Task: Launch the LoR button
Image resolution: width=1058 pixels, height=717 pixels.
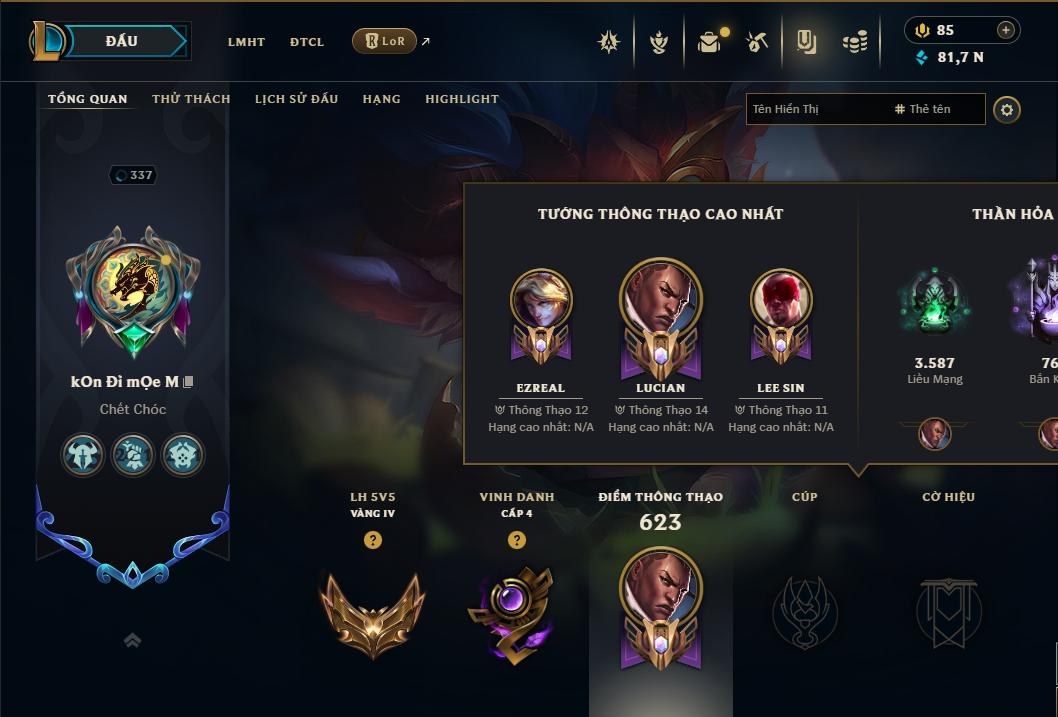Action: (x=384, y=41)
